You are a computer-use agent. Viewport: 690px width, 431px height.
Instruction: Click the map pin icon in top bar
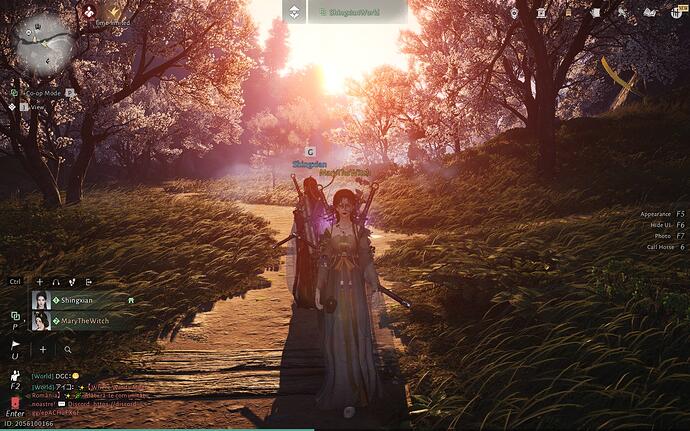pos(513,12)
